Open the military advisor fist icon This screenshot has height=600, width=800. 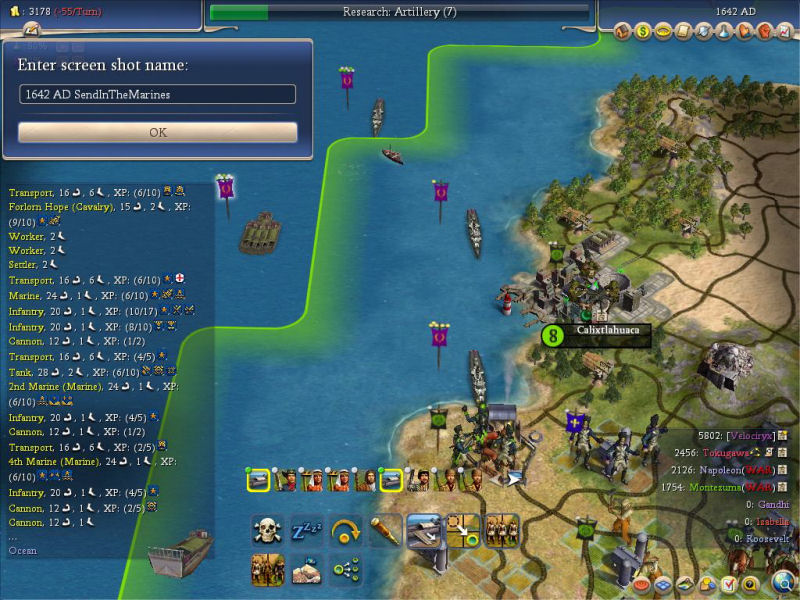tap(765, 31)
